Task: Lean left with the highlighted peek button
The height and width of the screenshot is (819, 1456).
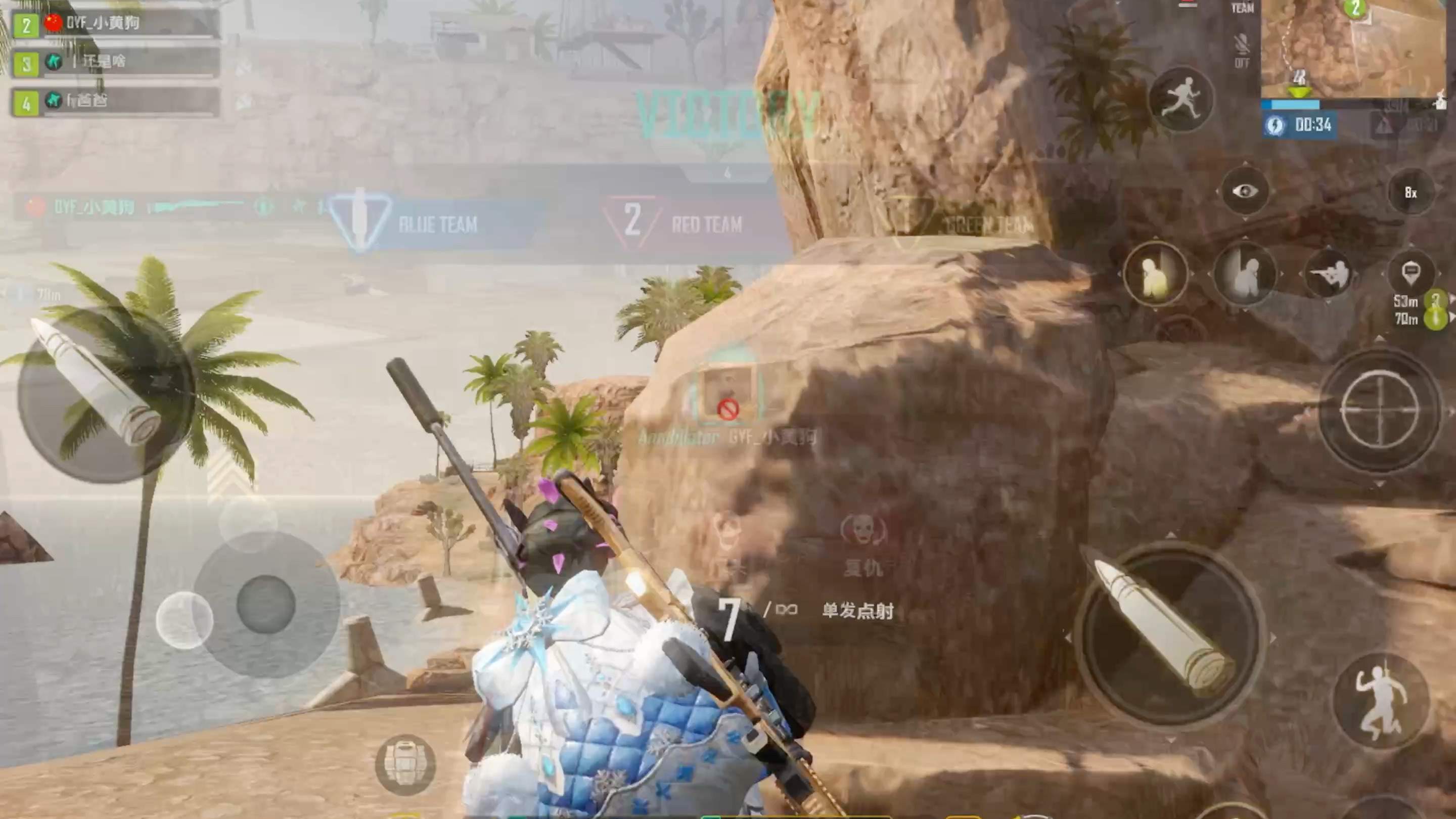Action: pyautogui.click(x=1155, y=275)
